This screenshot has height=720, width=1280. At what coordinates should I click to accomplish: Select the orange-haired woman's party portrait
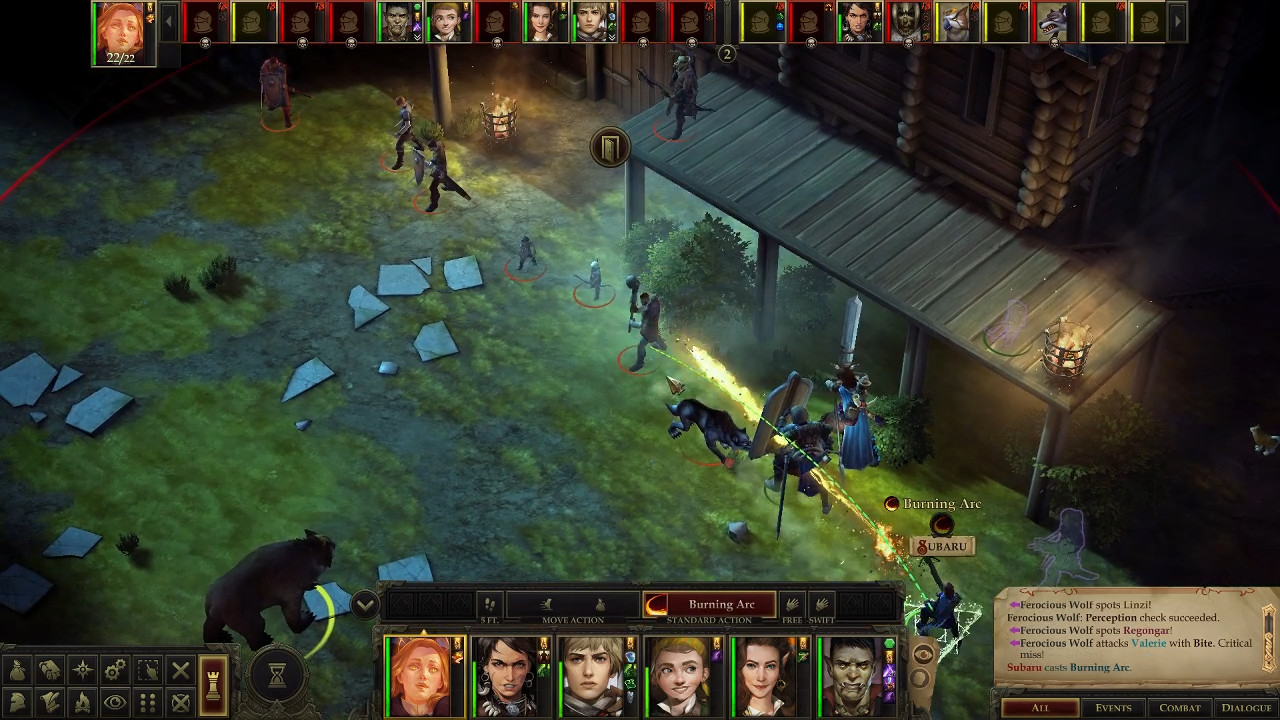point(422,676)
